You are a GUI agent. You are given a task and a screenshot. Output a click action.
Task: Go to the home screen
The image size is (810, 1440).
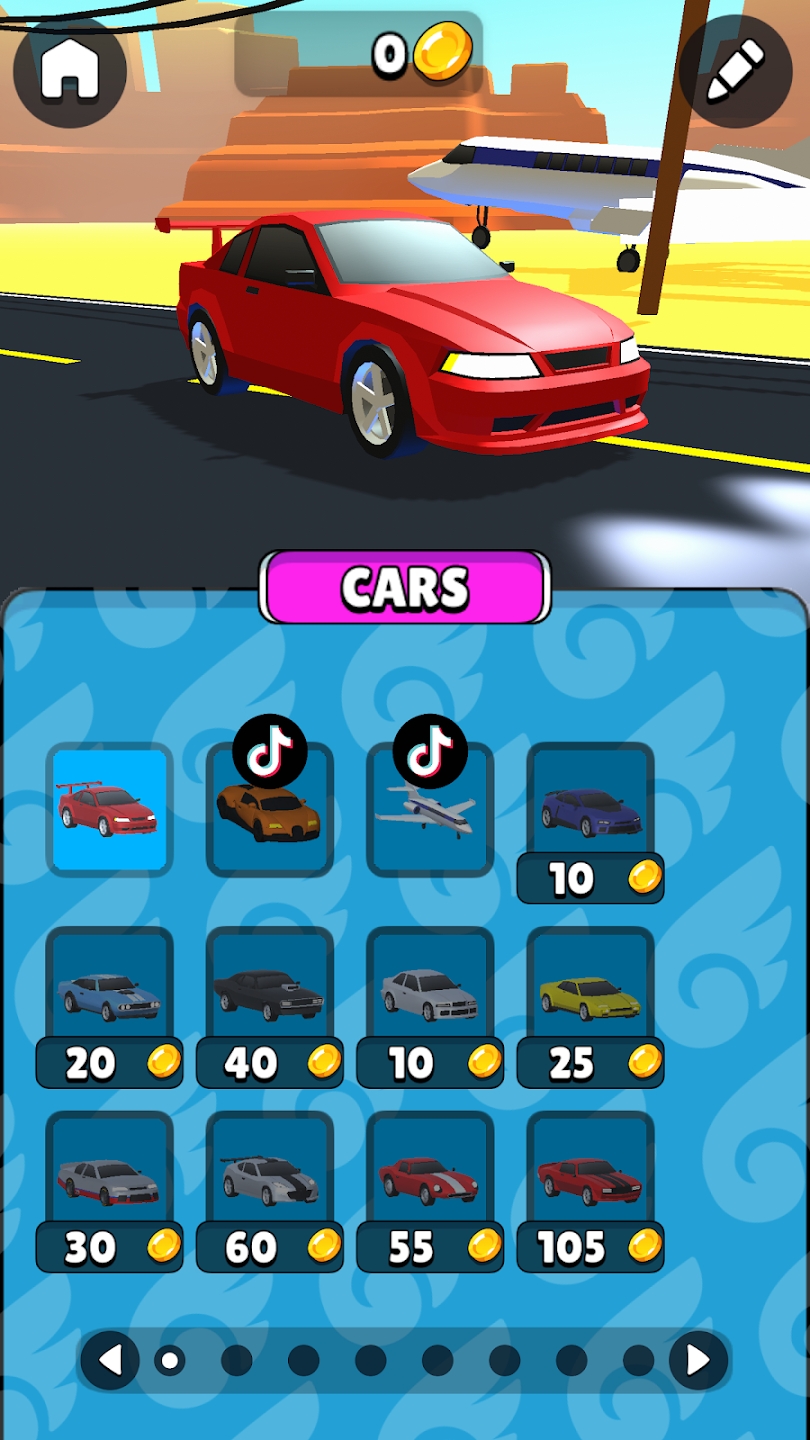click(x=70, y=70)
